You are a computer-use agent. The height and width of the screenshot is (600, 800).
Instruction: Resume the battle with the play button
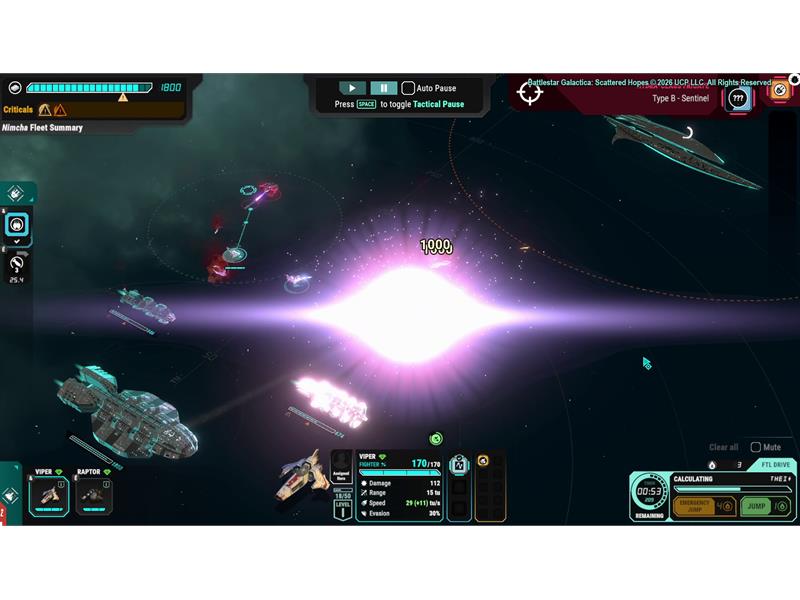click(x=352, y=88)
